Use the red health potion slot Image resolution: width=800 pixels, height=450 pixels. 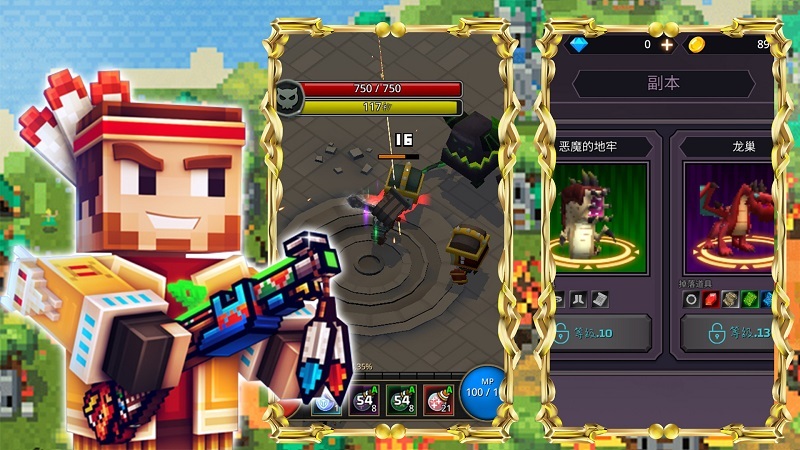pyautogui.click(x=439, y=402)
